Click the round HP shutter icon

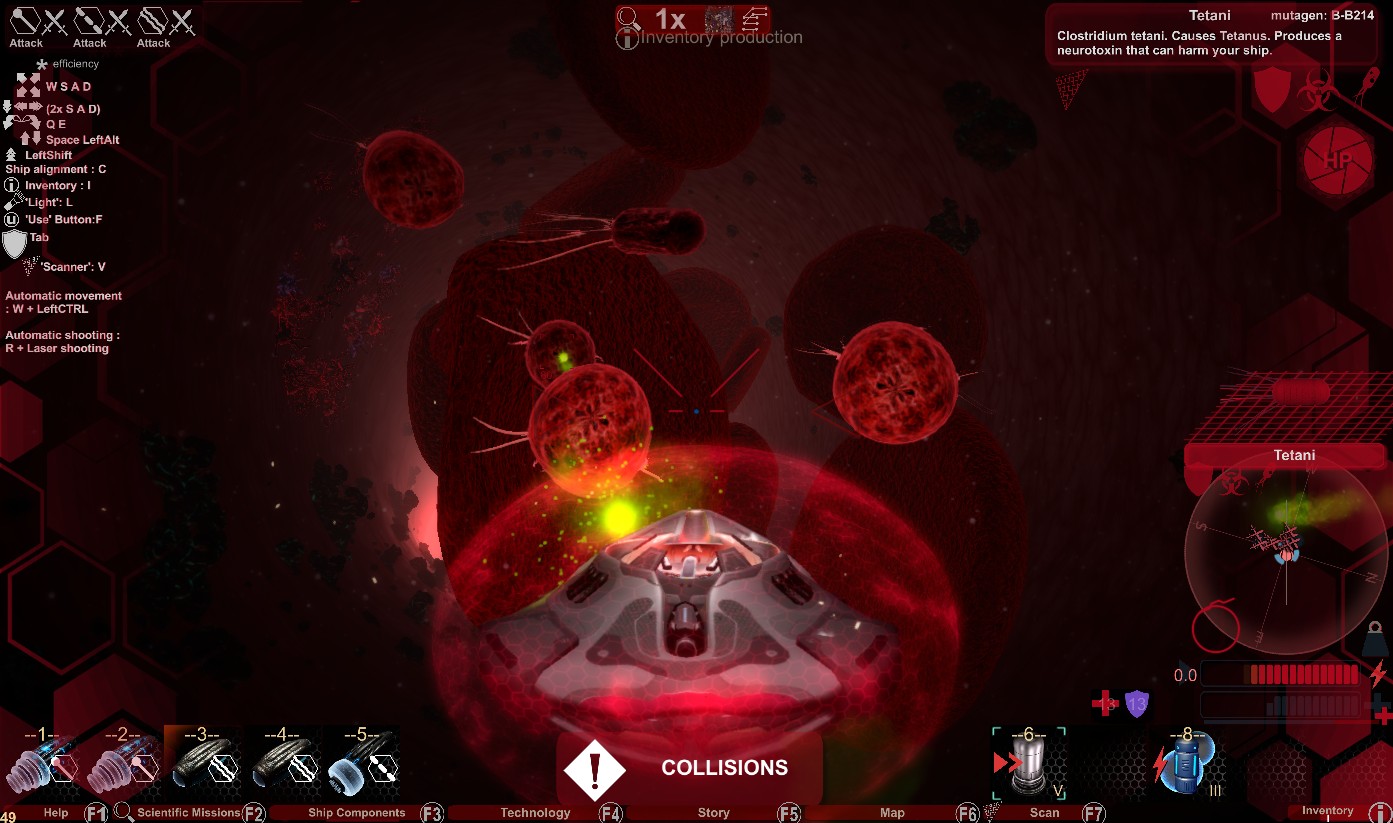pyautogui.click(x=1336, y=162)
